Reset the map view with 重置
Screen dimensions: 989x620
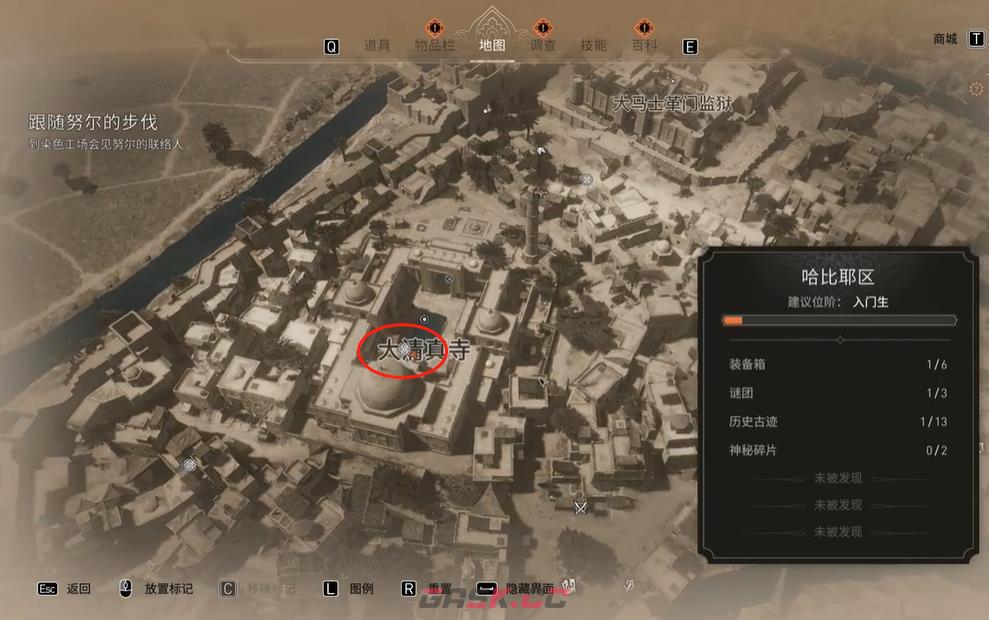(x=440, y=589)
